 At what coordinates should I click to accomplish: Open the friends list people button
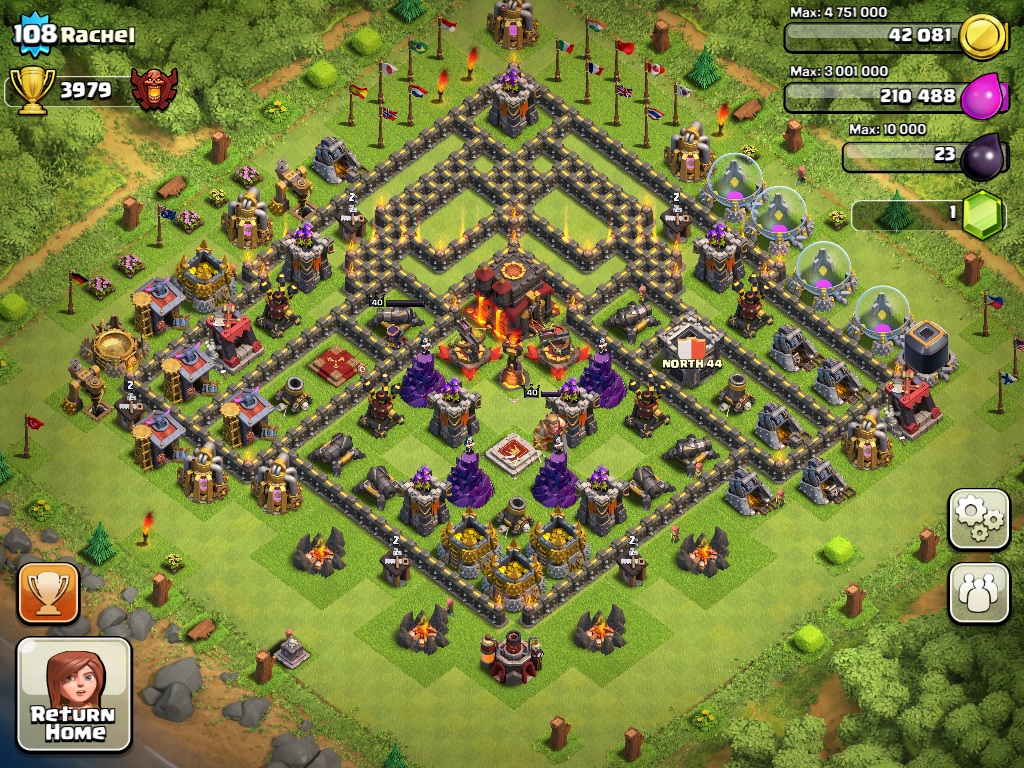(978, 593)
